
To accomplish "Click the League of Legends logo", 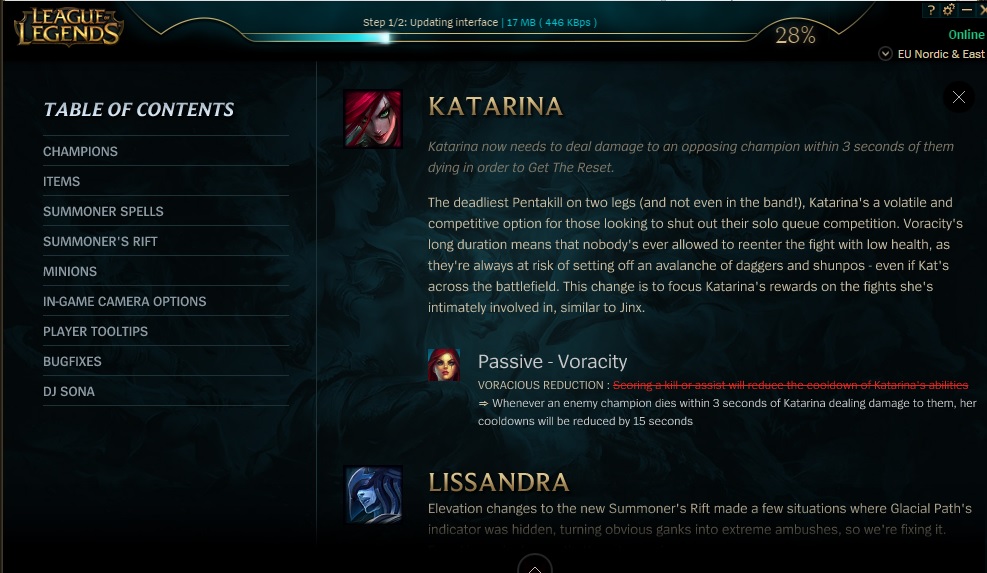I will 68,27.
